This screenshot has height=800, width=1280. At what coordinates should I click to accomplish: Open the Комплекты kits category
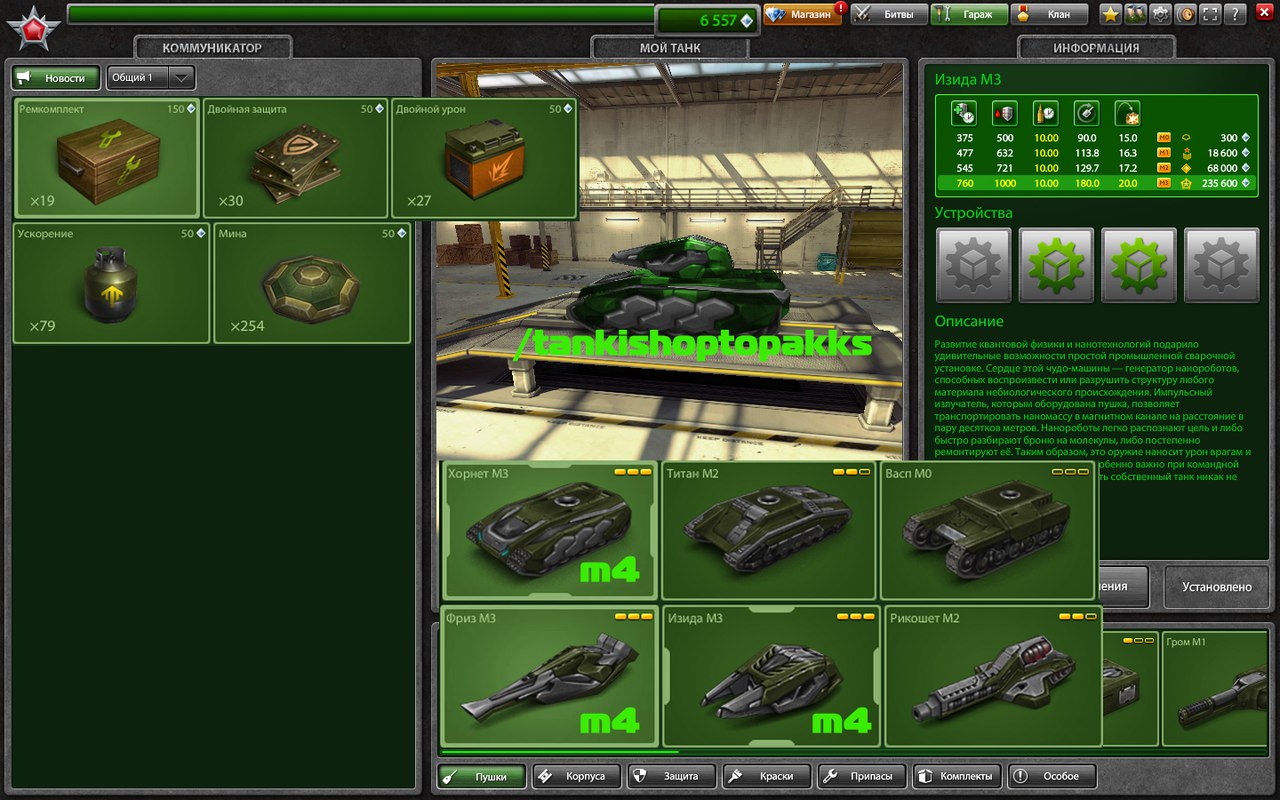(957, 776)
